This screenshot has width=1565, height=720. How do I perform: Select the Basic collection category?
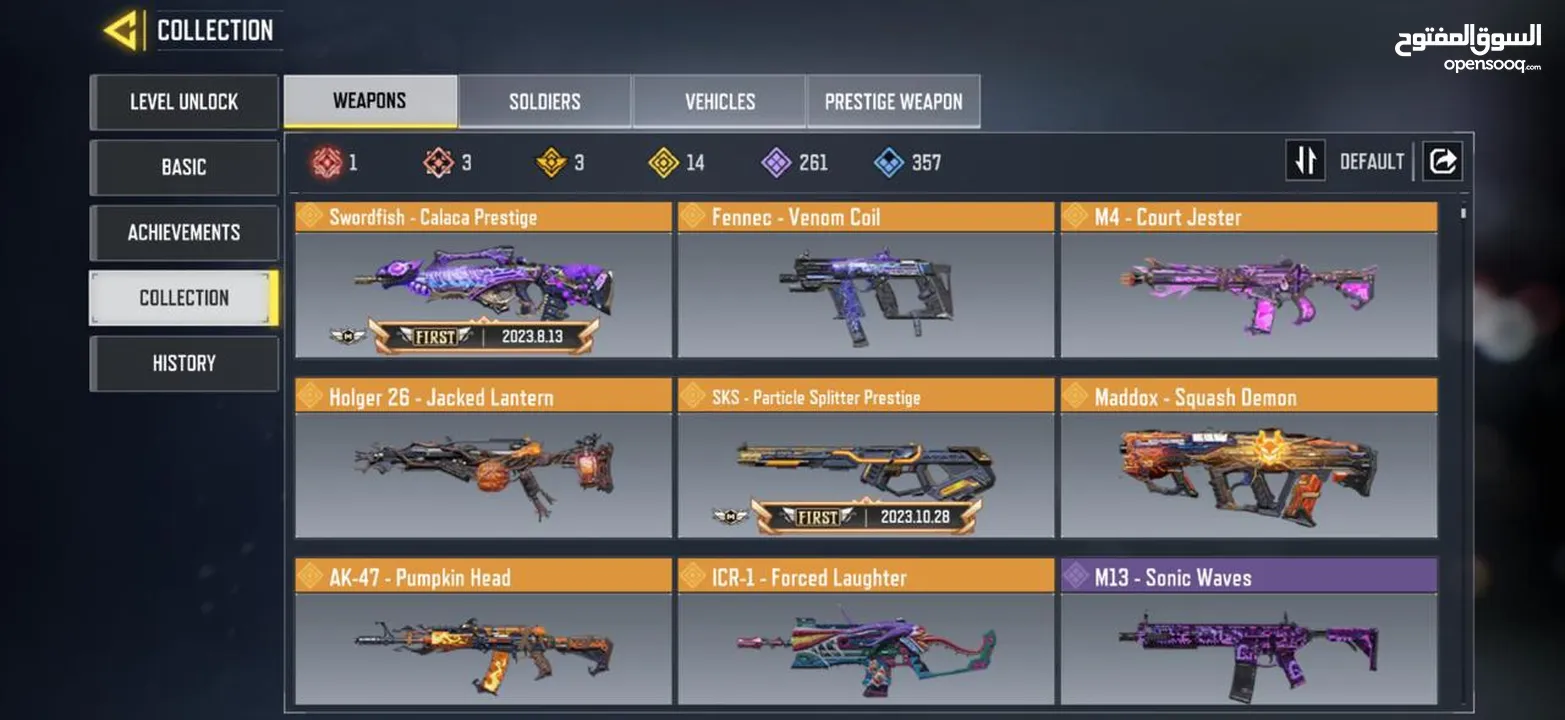(184, 167)
